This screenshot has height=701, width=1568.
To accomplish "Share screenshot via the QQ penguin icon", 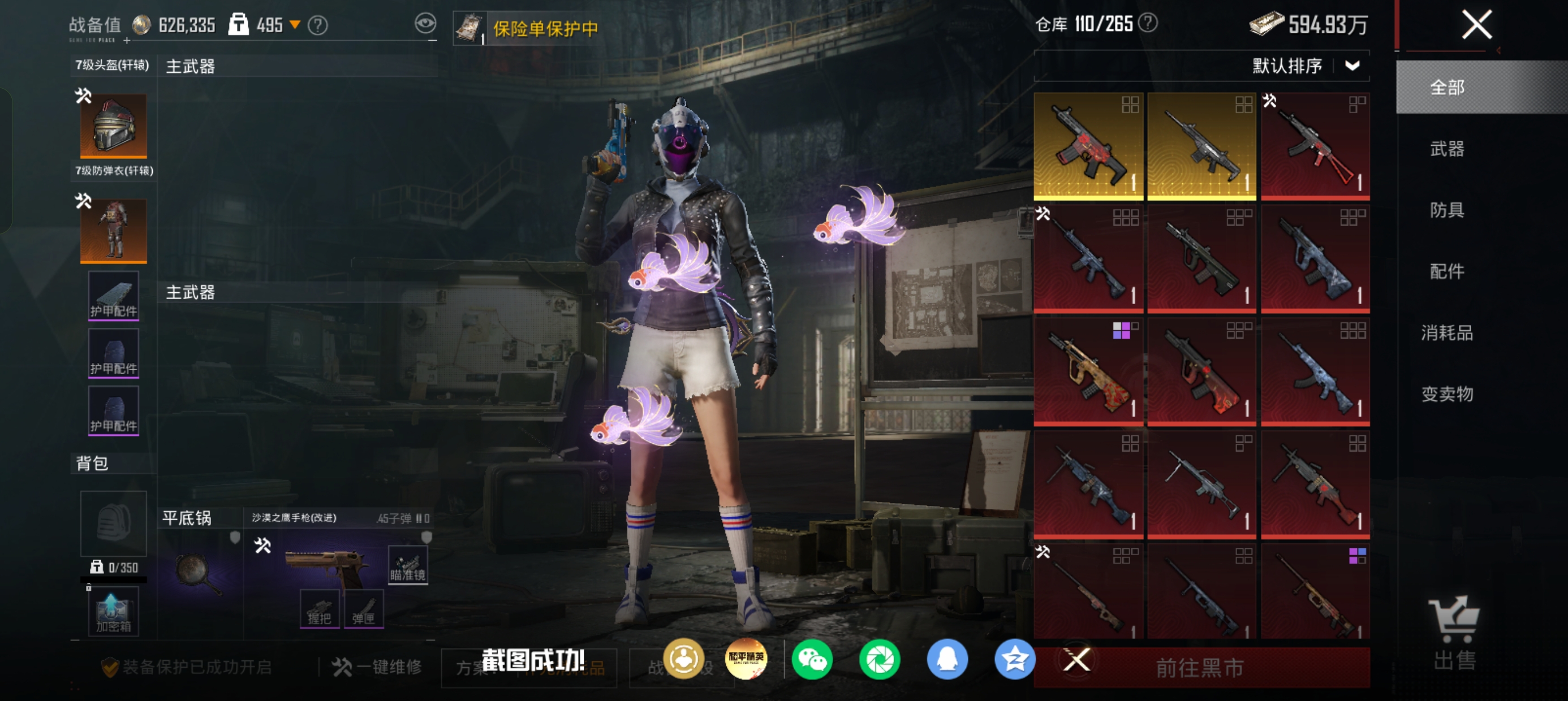I will click(x=947, y=659).
